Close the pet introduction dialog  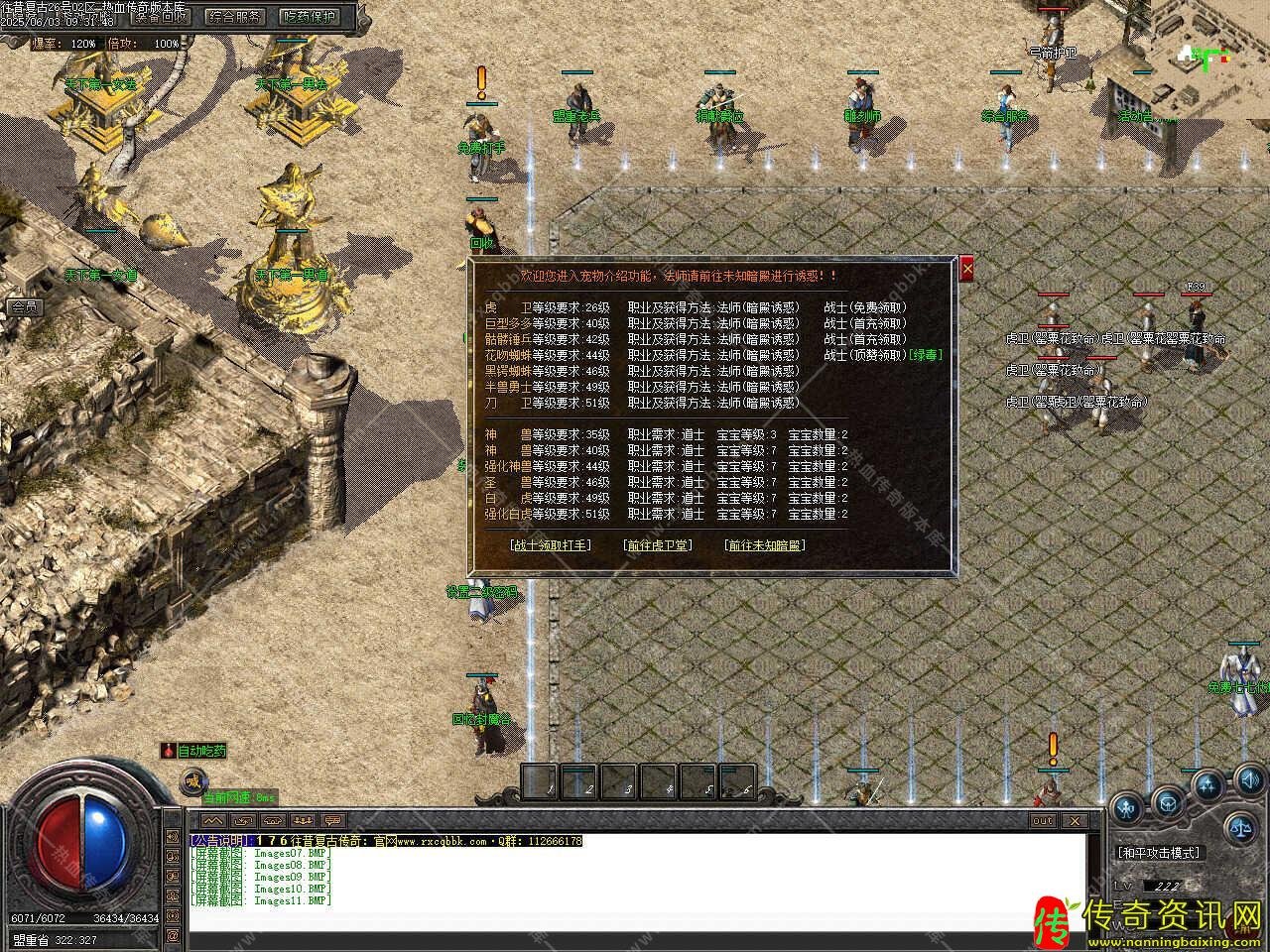tap(967, 269)
